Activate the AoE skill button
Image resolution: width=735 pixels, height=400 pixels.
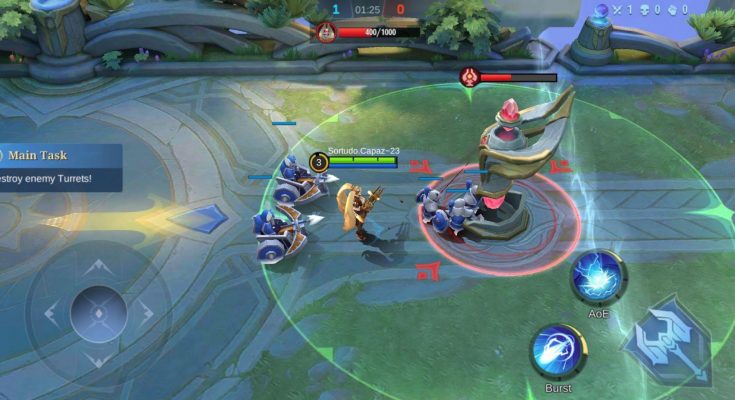599,276
